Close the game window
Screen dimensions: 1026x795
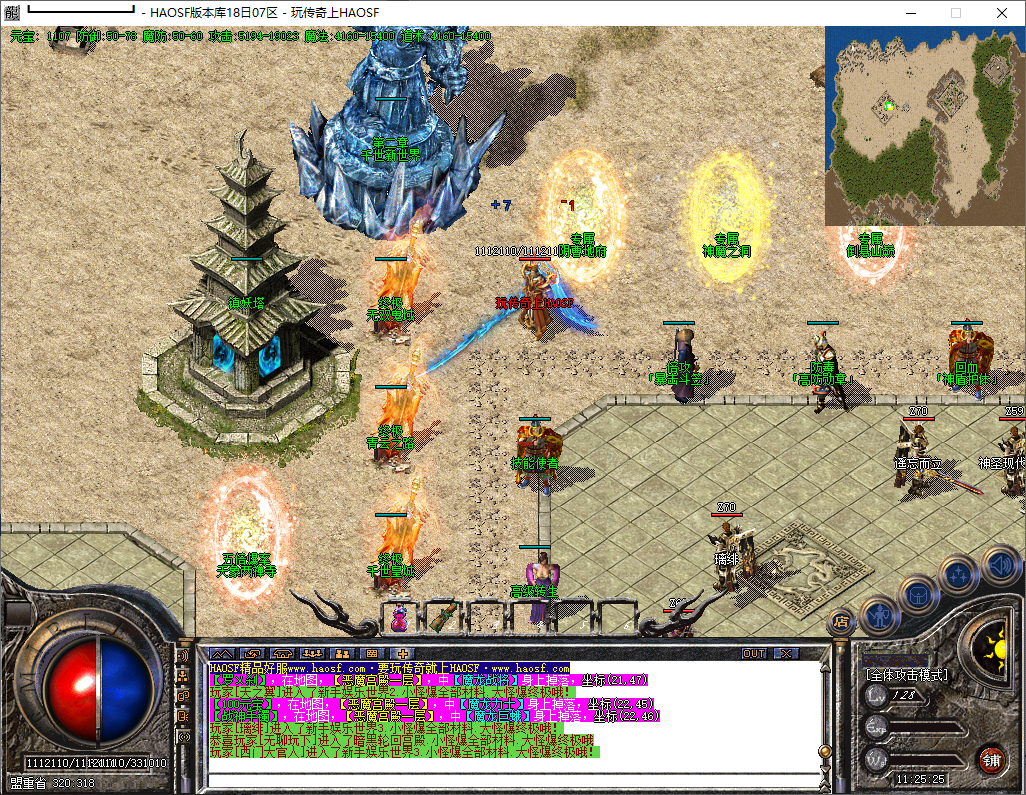(1001, 13)
